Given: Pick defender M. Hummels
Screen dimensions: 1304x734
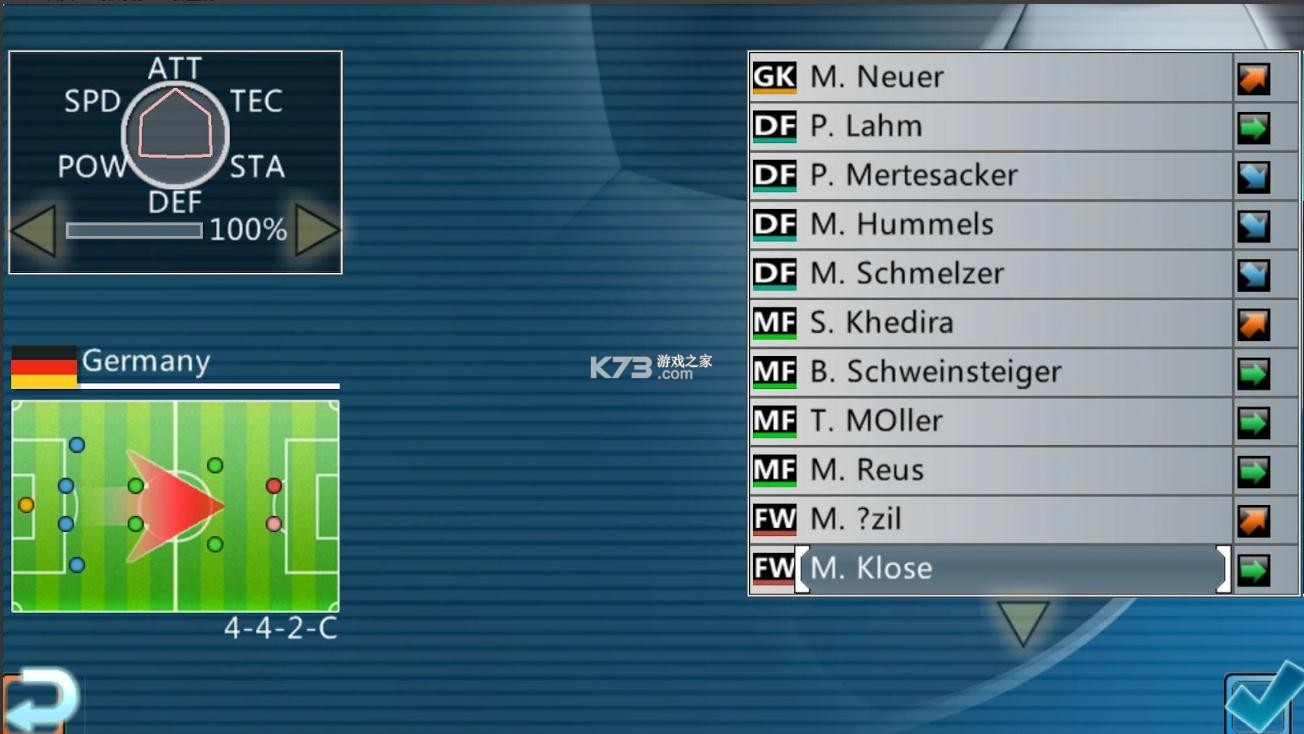Looking at the screenshot, I should (990, 224).
